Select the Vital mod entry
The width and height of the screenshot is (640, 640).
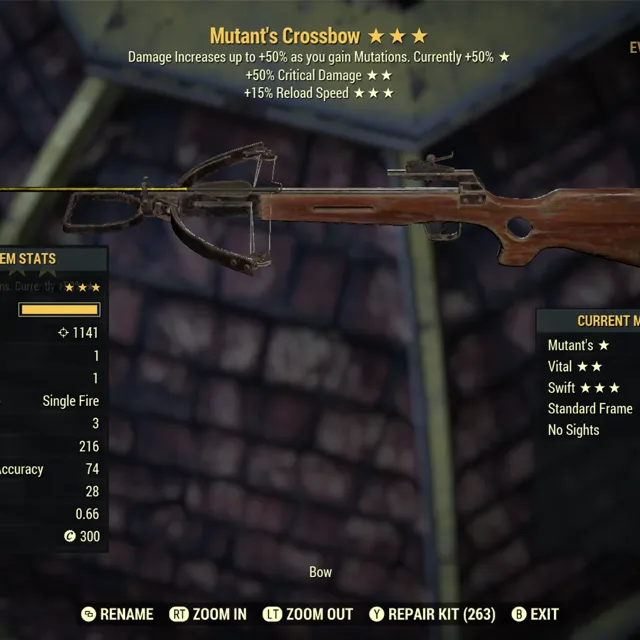click(x=575, y=367)
